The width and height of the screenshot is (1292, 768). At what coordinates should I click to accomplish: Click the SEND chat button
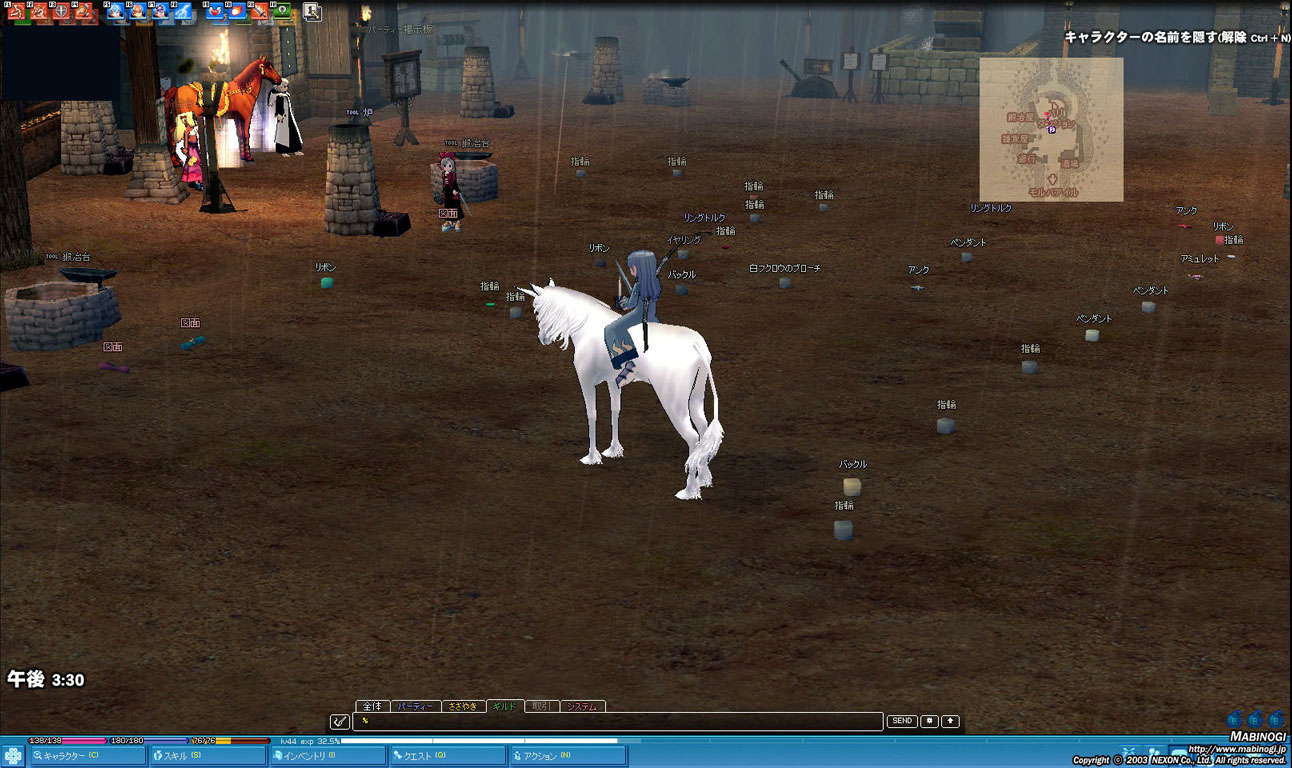tap(902, 721)
